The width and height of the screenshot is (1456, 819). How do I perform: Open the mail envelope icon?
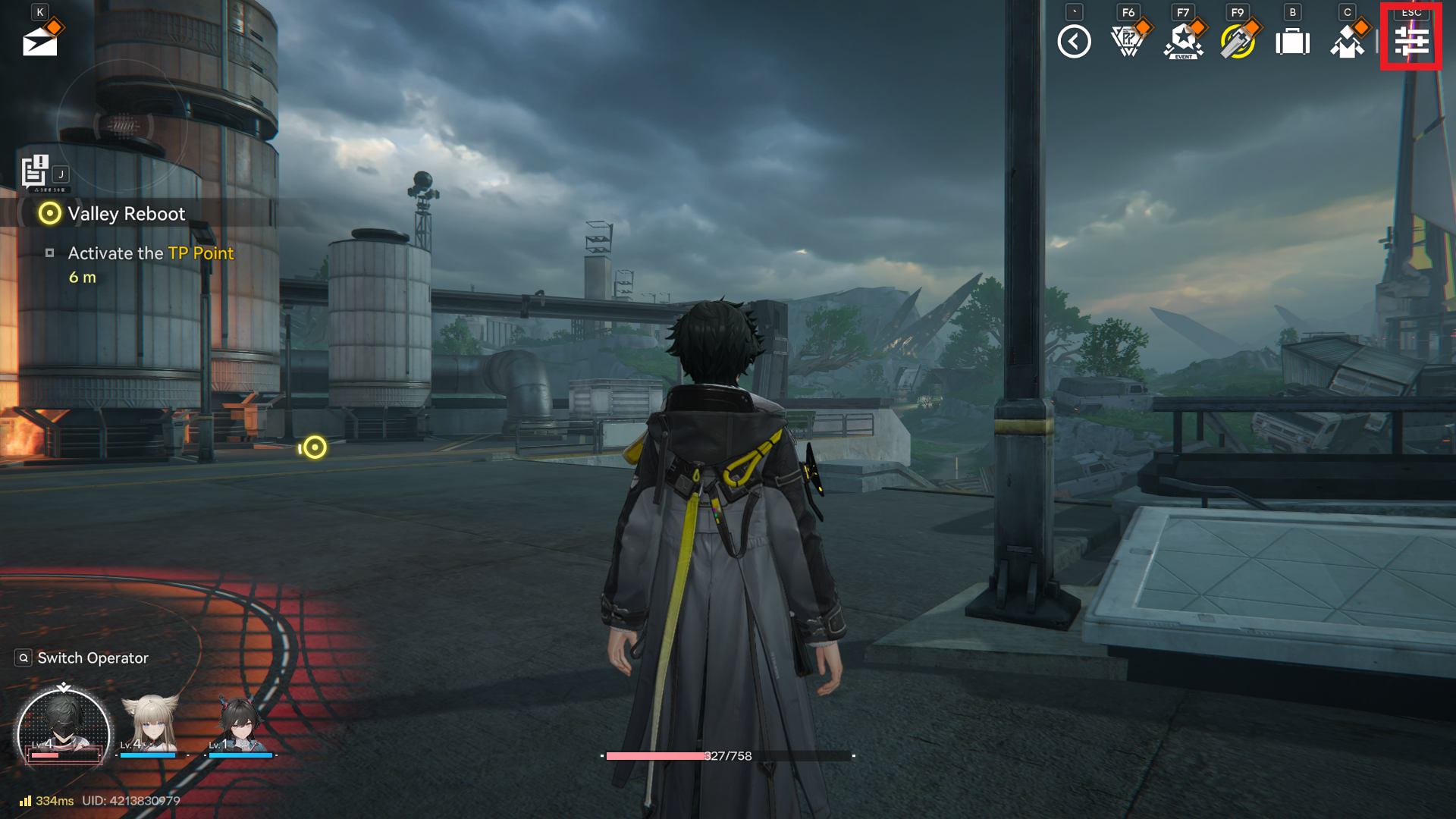point(40,42)
